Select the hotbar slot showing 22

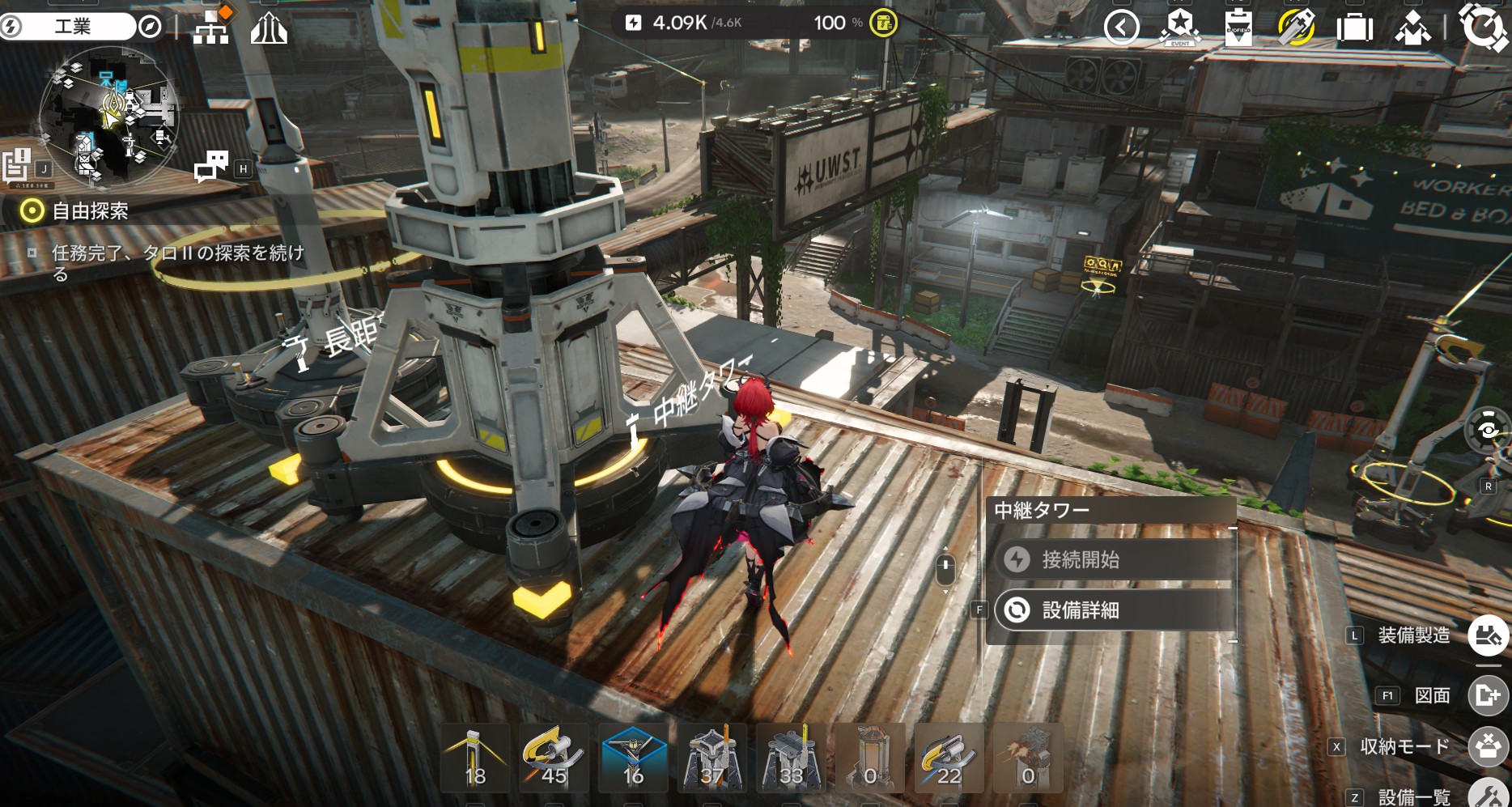(x=949, y=758)
